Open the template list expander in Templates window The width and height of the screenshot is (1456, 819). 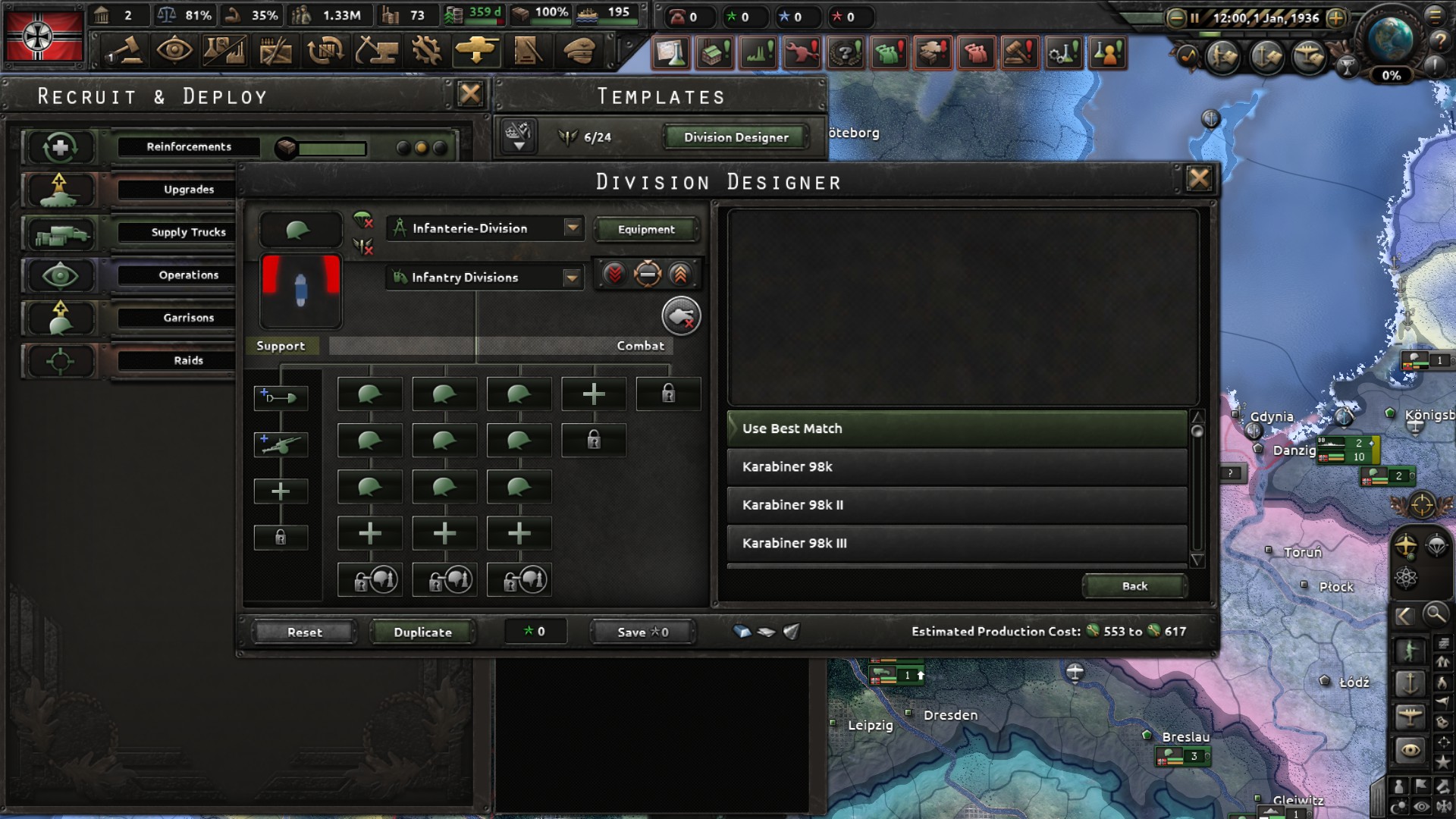tap(518, 137)
